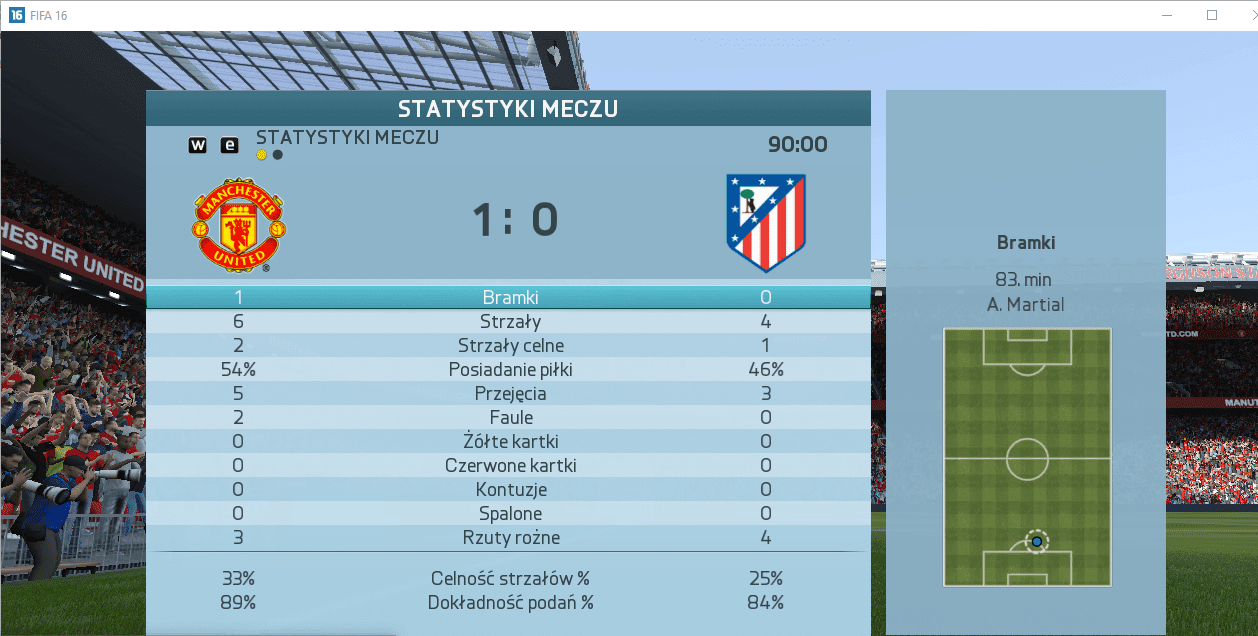Select the Przejęcia stats row
This screenshot has height=636, width=1258.
click(x=510, y=393)
